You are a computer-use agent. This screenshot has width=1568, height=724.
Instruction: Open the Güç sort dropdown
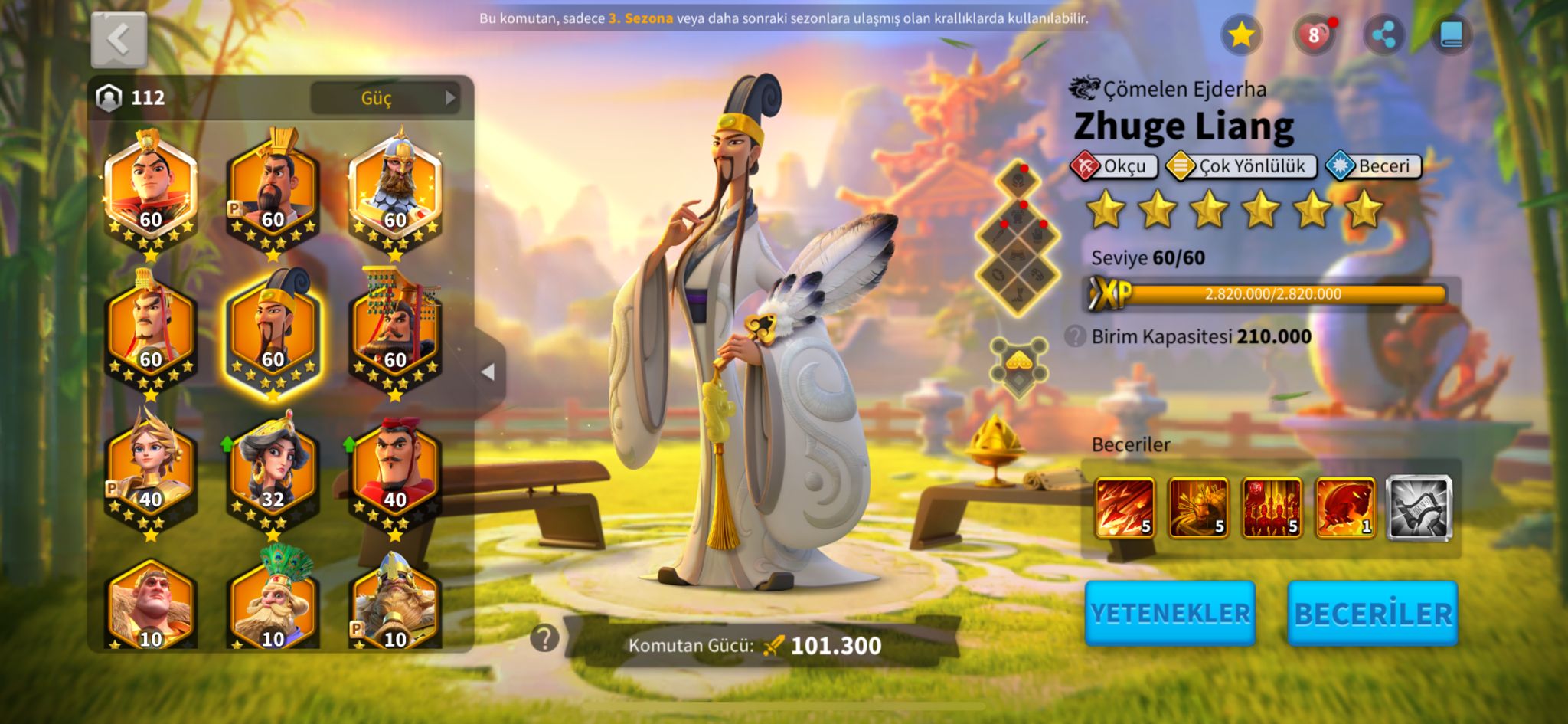(x=384, y=98)
